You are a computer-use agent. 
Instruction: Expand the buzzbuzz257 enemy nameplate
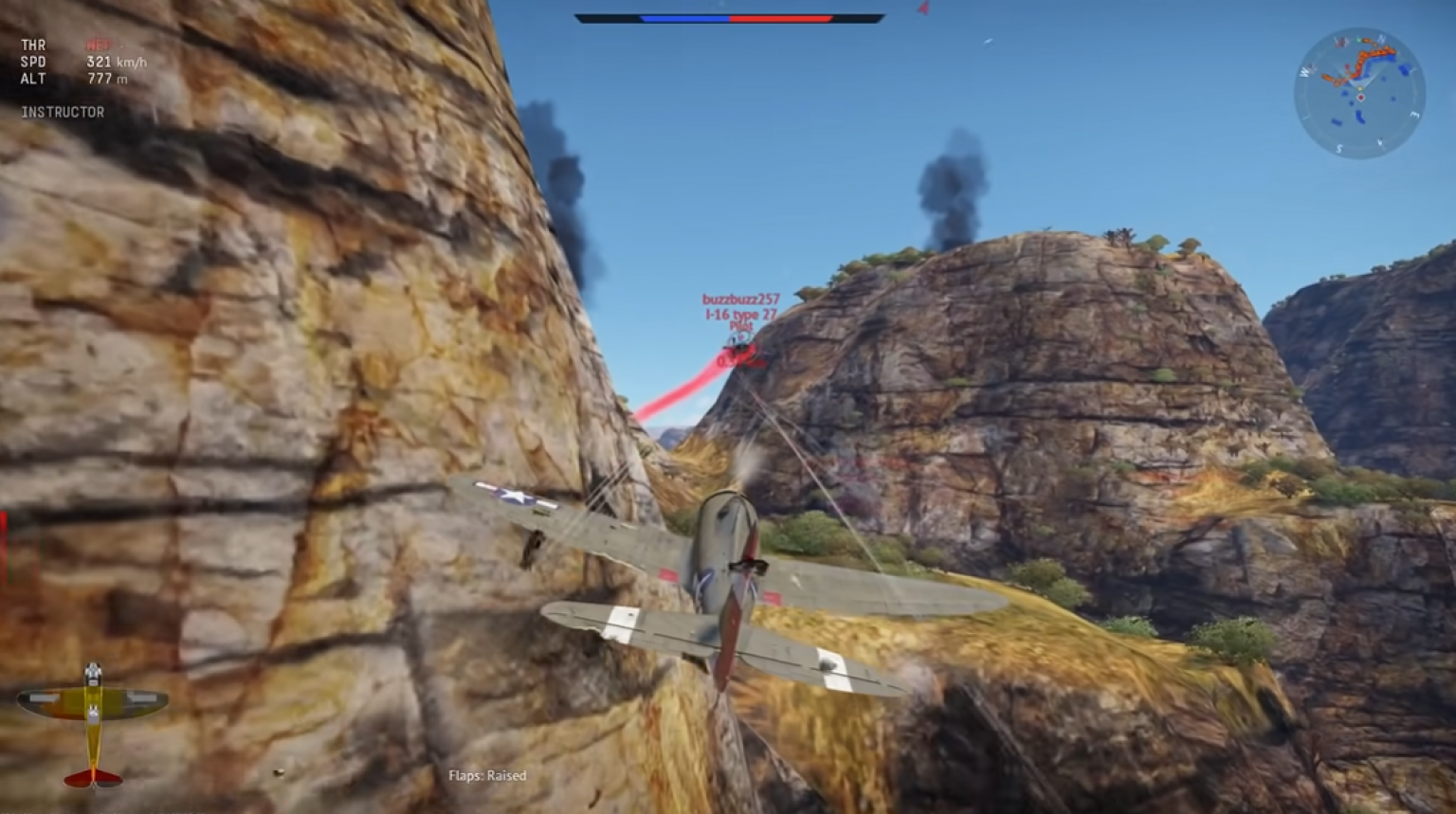coord(741,300)
